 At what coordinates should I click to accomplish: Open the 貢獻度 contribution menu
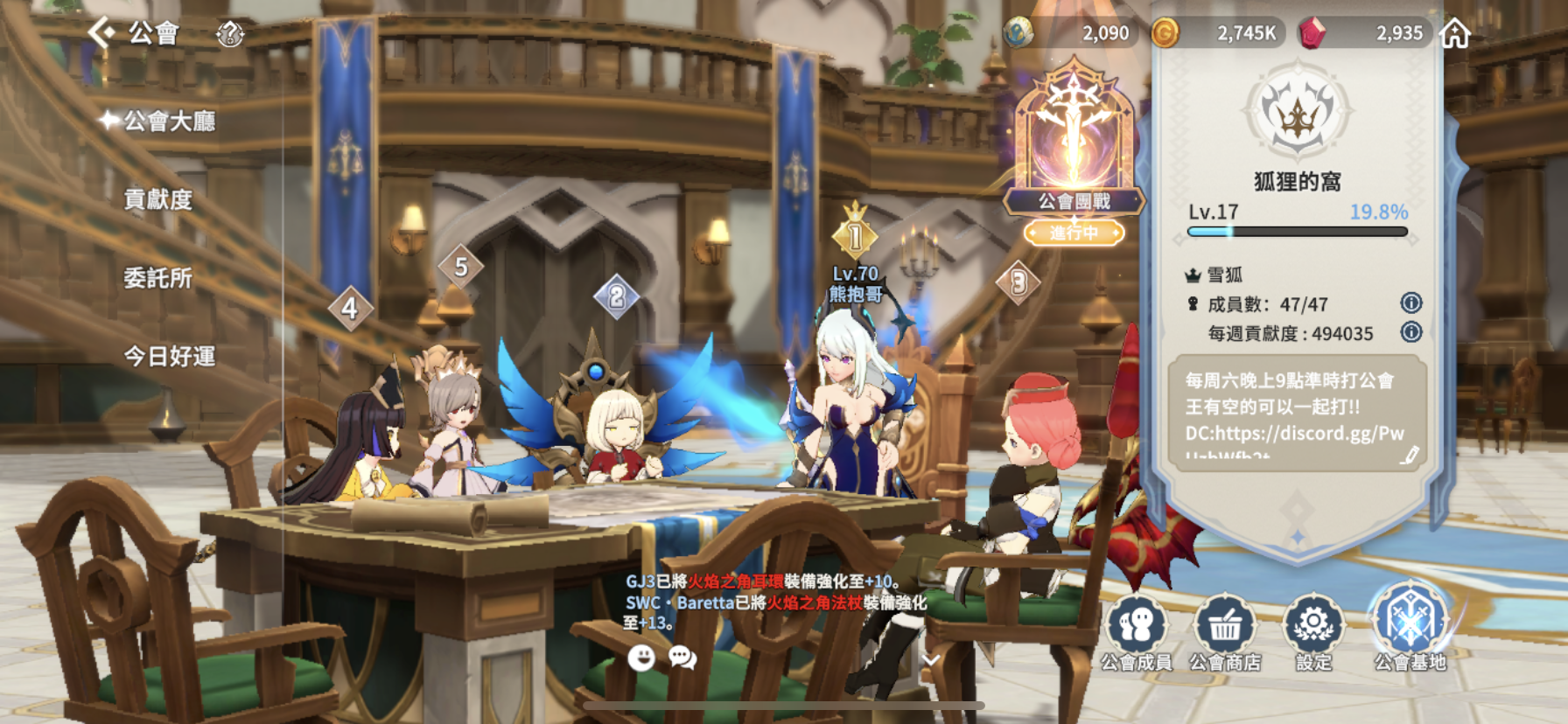point(157,199)
